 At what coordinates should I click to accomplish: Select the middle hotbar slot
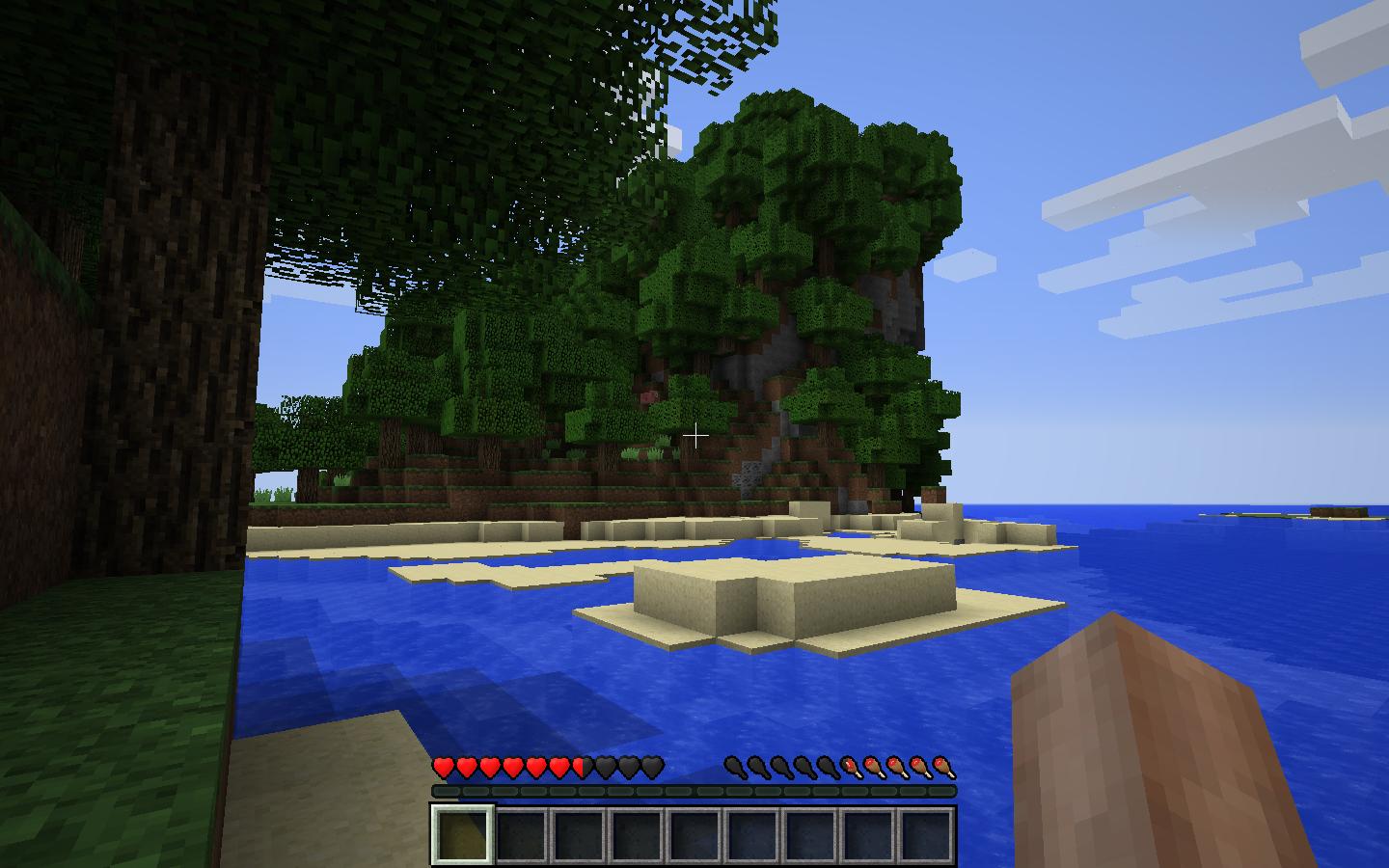pyautogui.click(x=693, y=835)
